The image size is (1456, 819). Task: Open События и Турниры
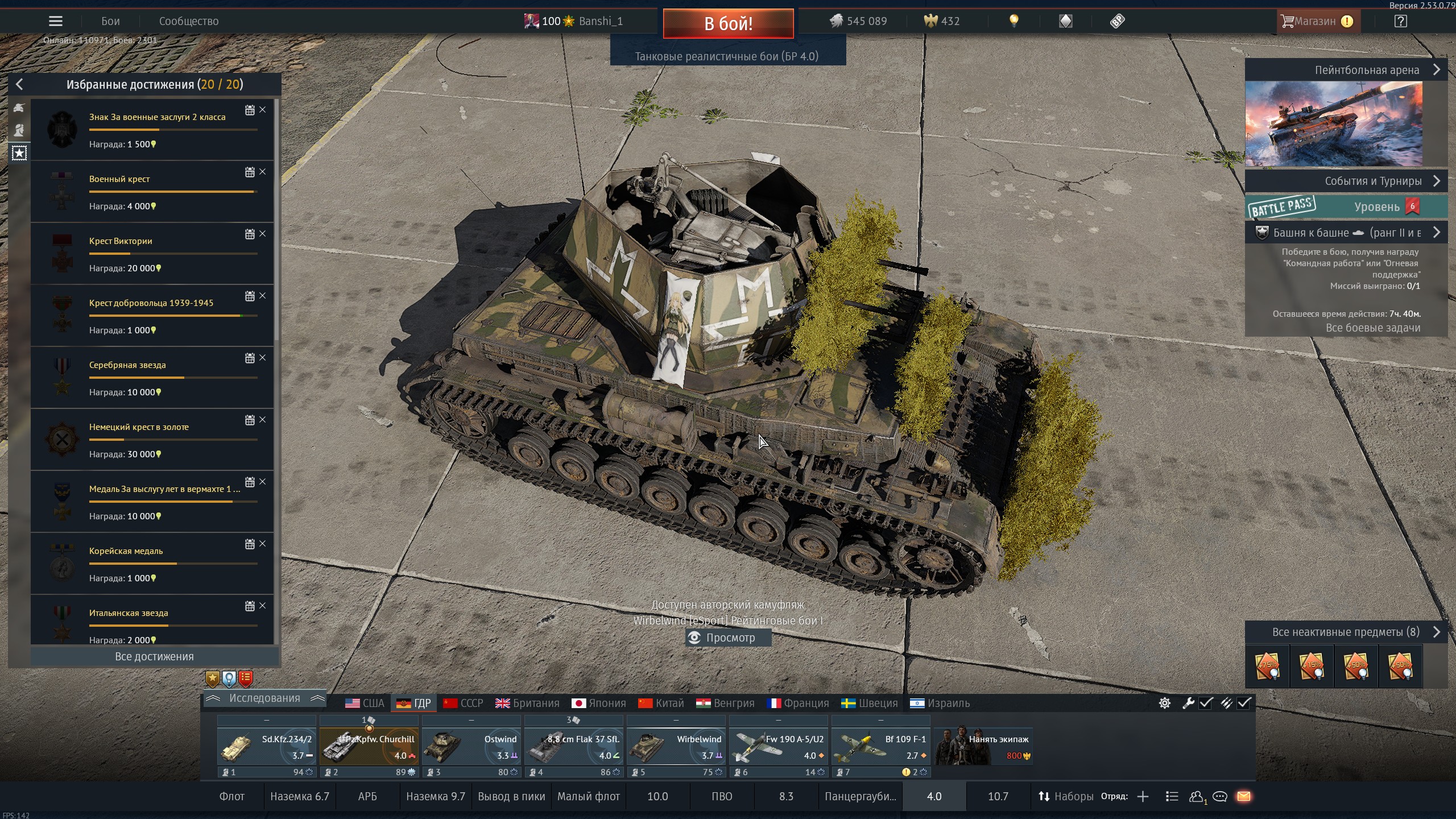(x=1346, y=181)
